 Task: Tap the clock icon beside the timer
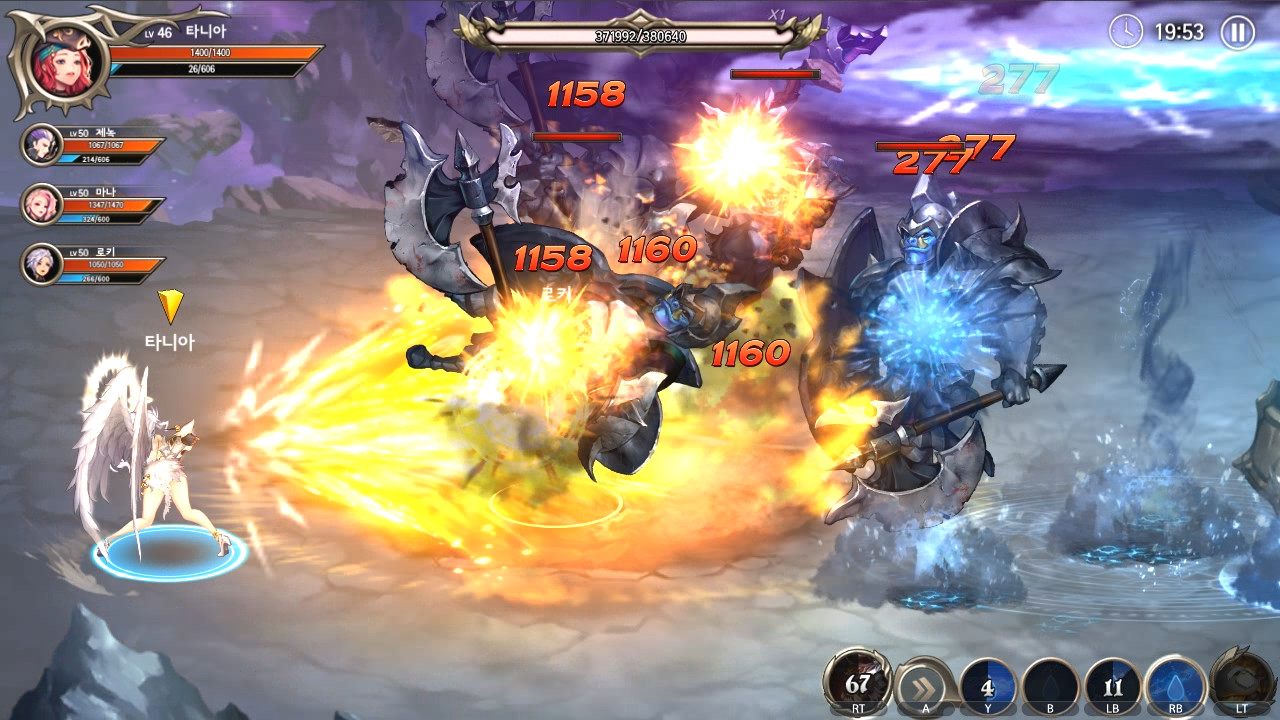click(x=1128, y=31)
